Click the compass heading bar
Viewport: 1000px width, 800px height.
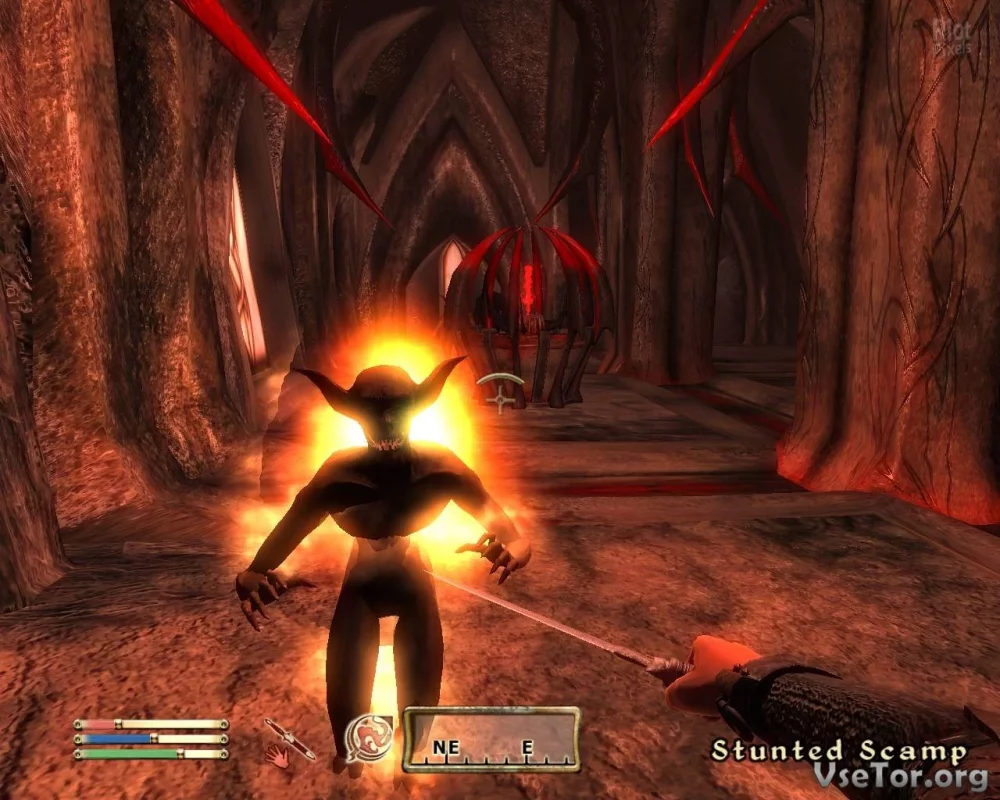click(x=490, y=740)
